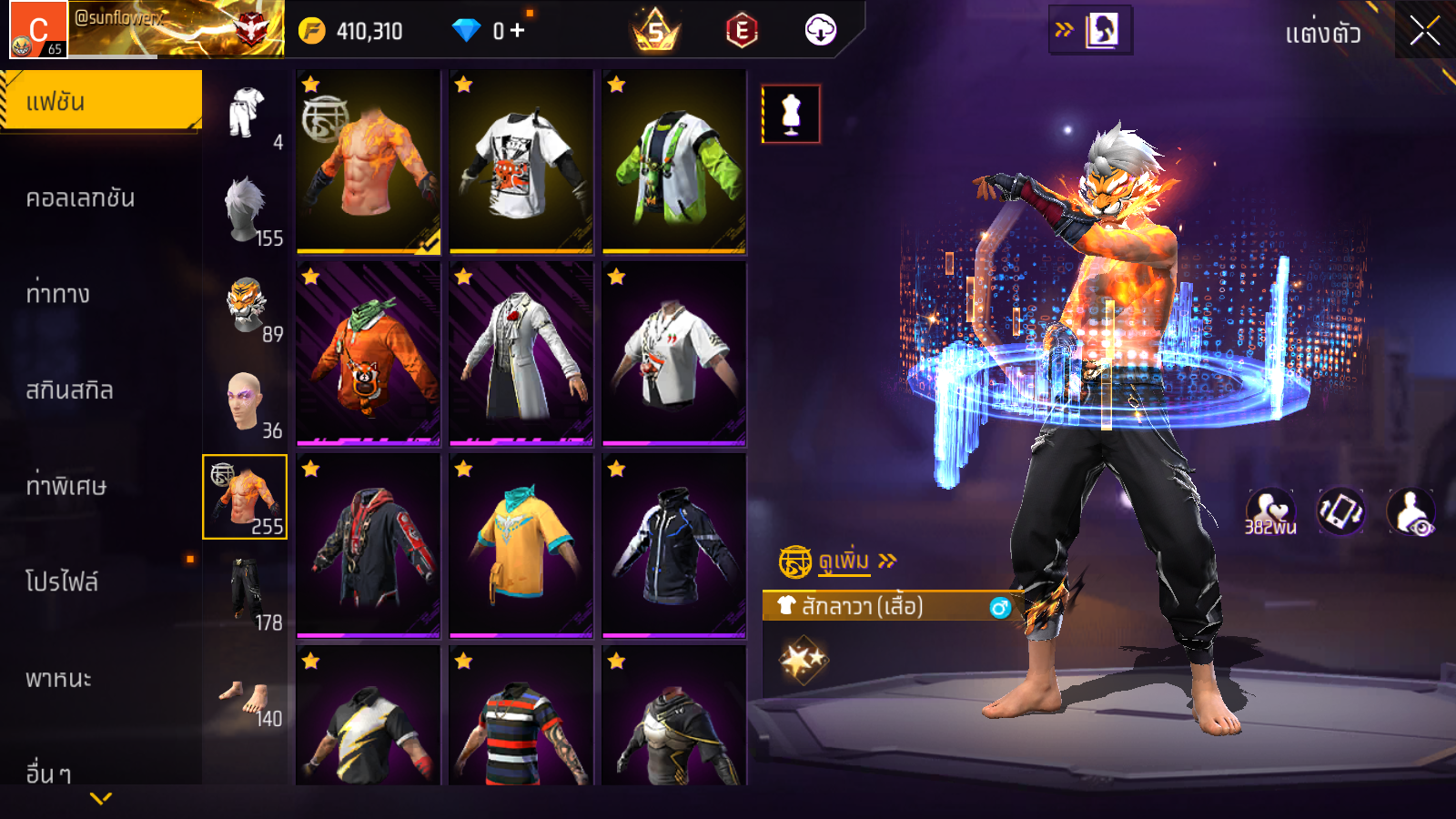1456x819 pixels.
Task: Open the คอลเลกชัน menu entry
Action: point(80,198)
